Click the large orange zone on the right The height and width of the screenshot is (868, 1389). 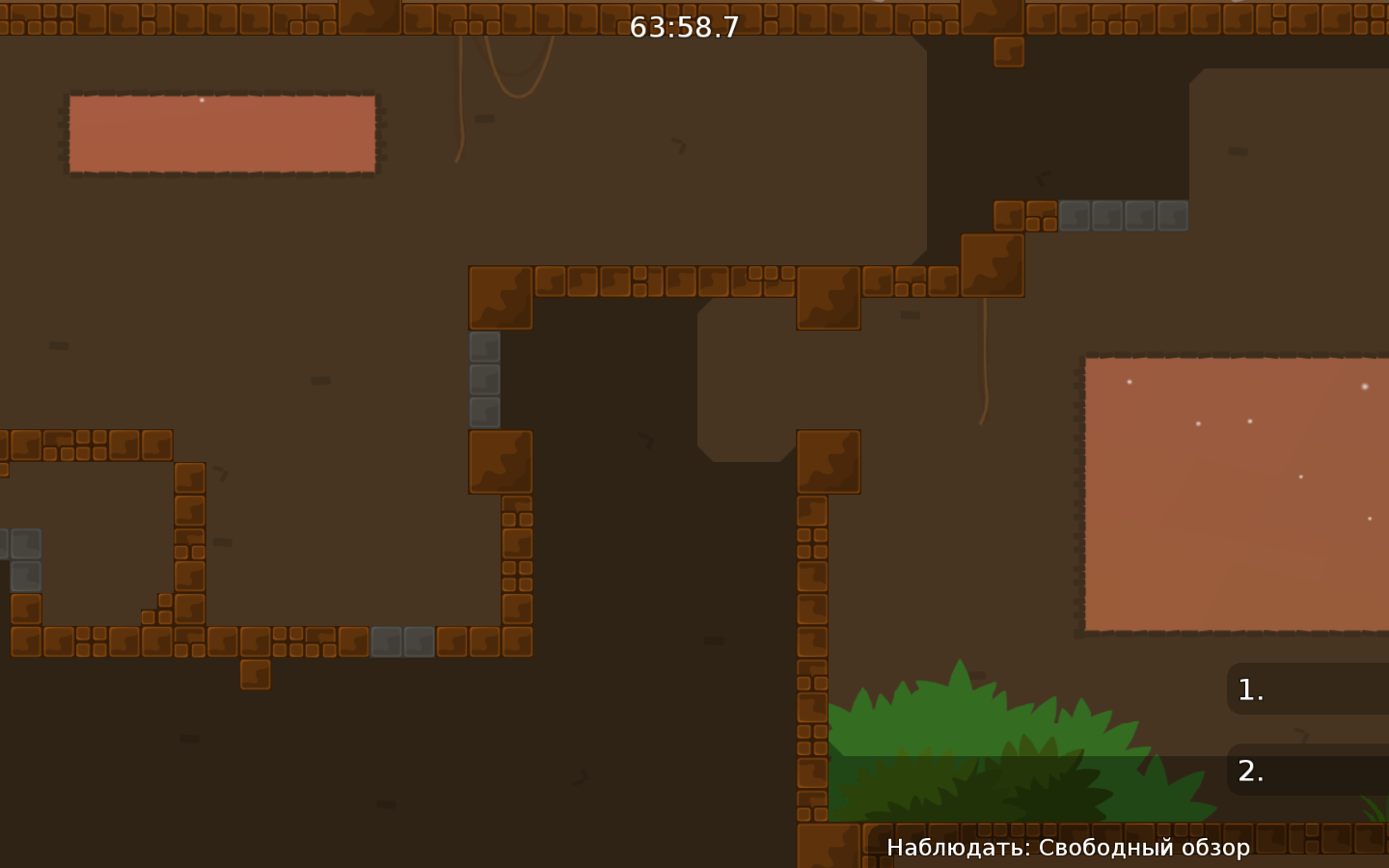coord(1235,492)
